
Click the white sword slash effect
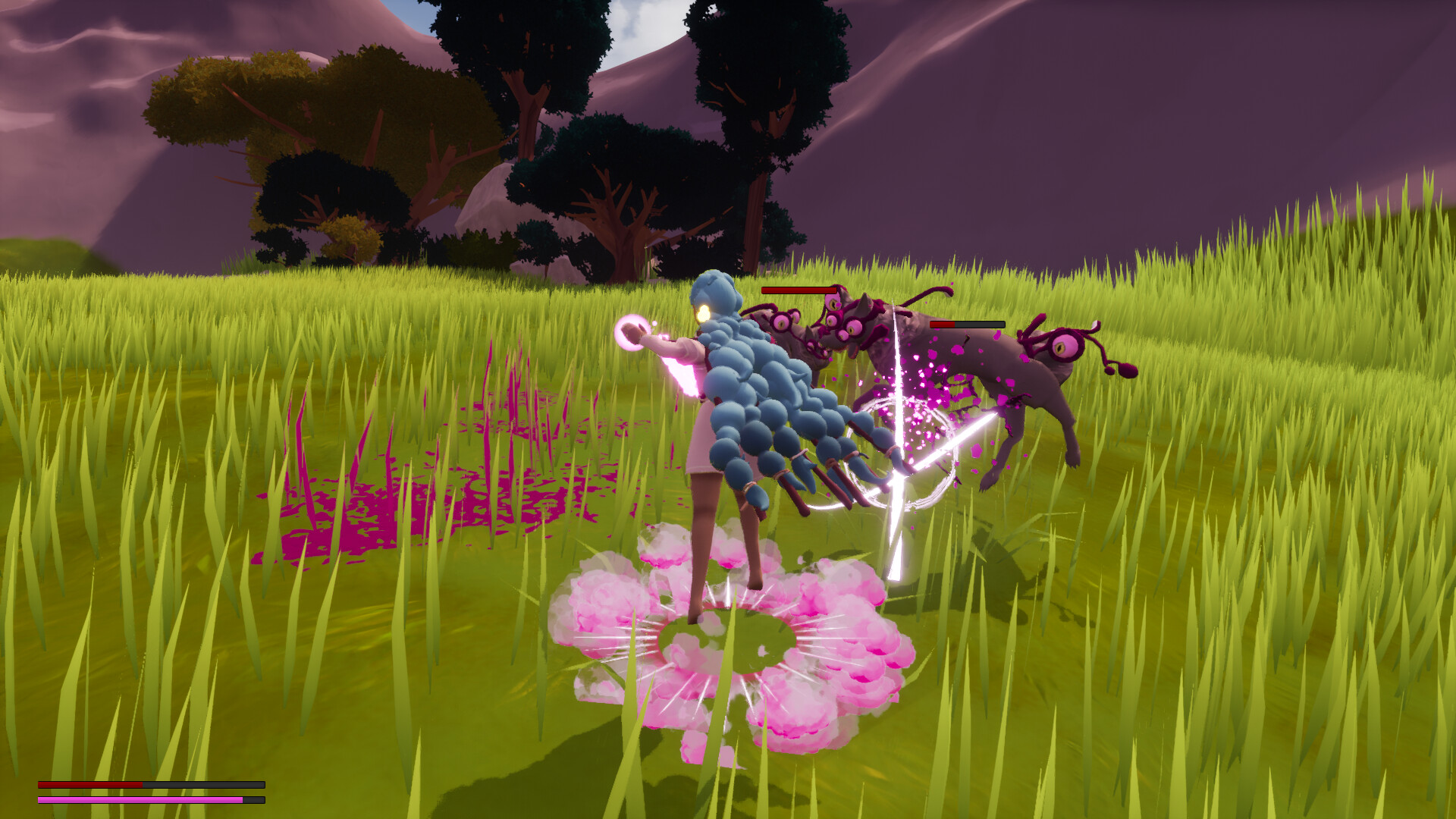point(902,470)
